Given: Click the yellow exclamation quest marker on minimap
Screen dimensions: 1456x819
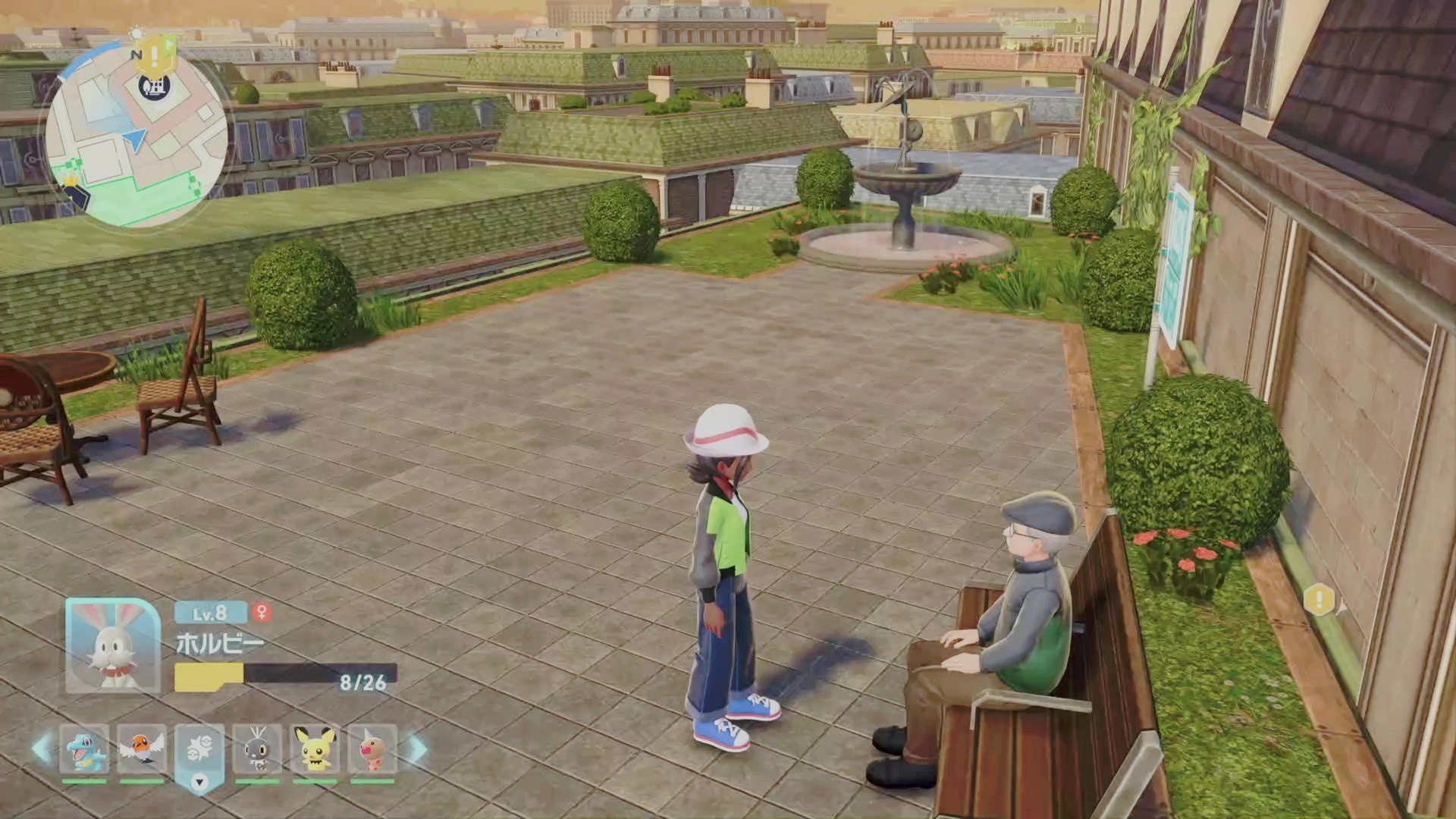Looking at the screenshot, I should coord(155,52).
